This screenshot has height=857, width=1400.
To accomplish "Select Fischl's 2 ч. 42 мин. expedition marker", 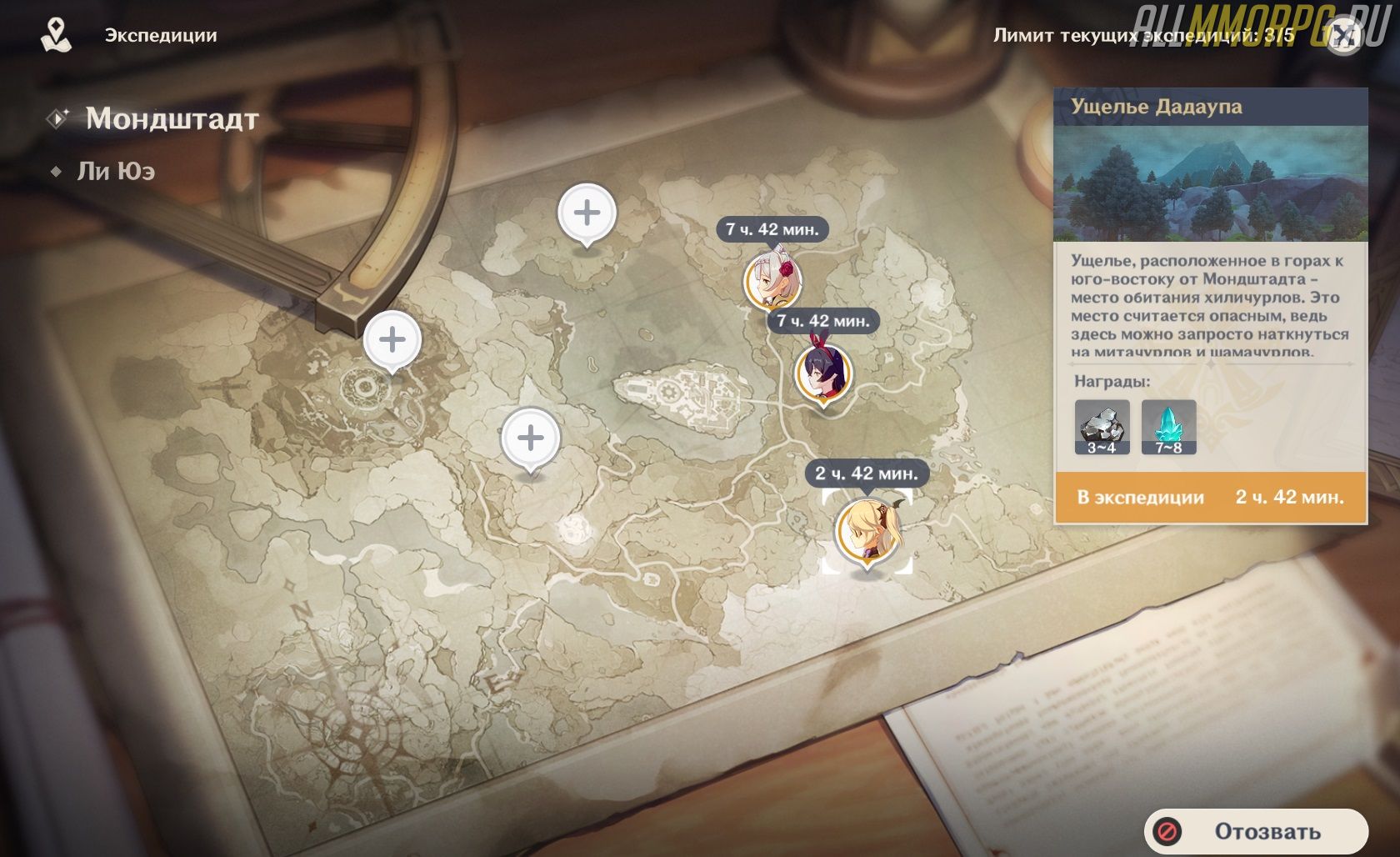I will 867,532.
